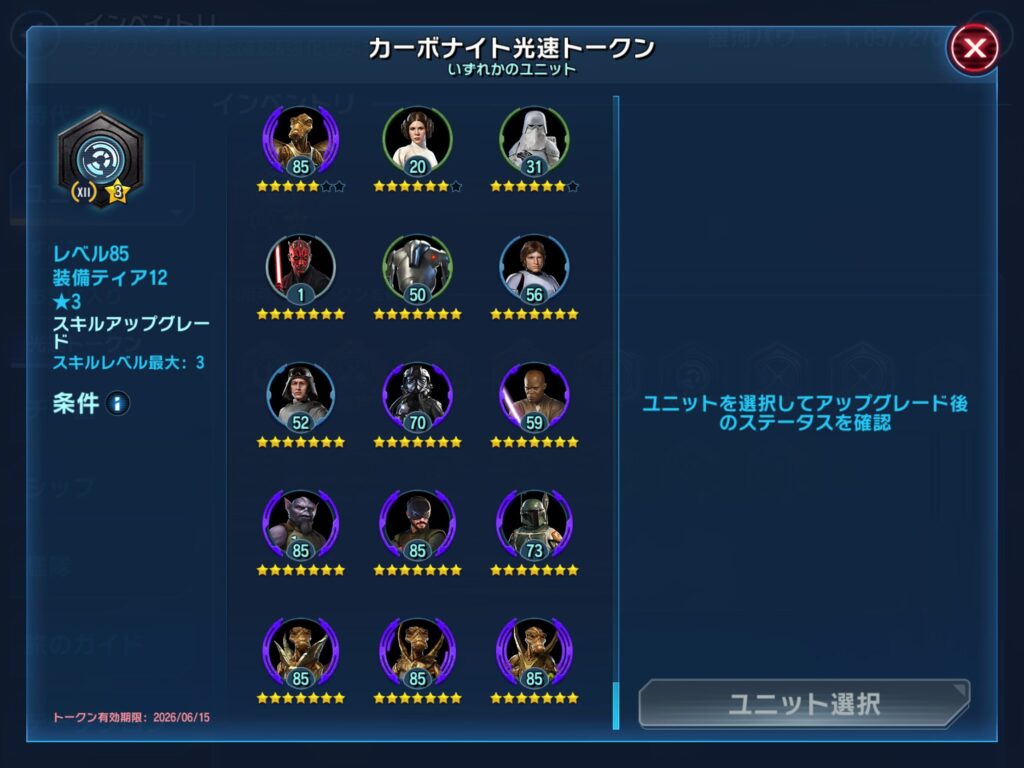Image resolution: width=1024 pixels, height=768 pixels.
Task: Open the 条件 info icon
Action: click(x=118, y=404)
